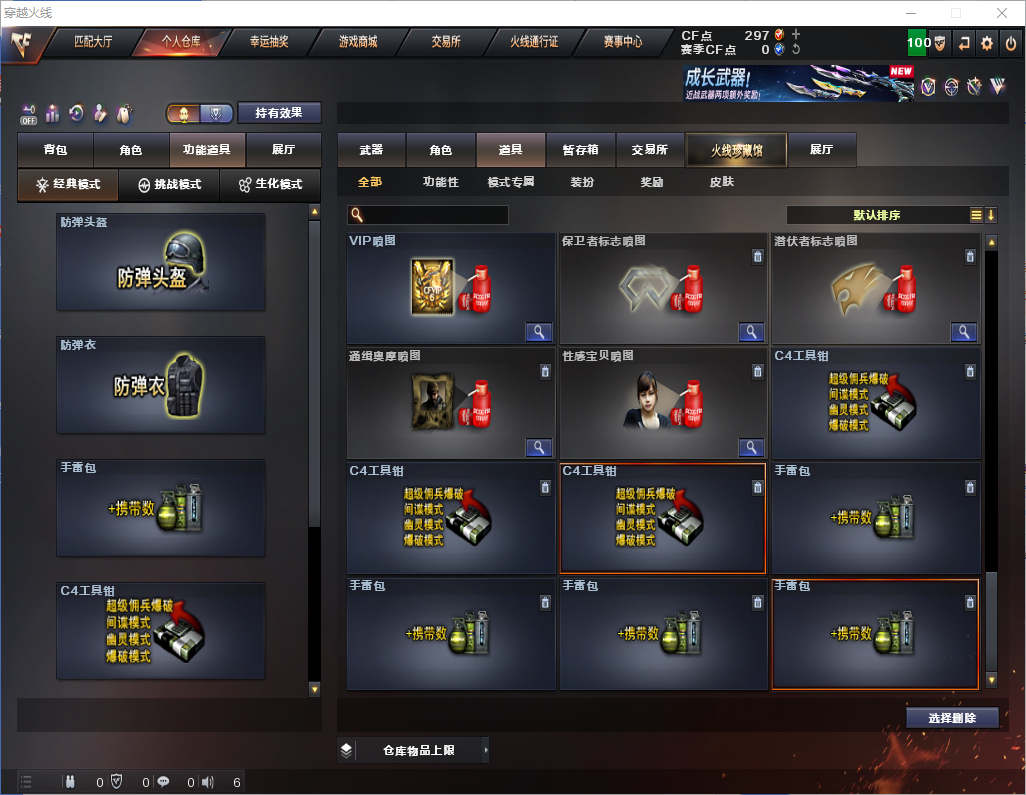Open 赛事中心 tournament center
The width and height of the screenshot is (1026, 795).
tap(622, 42)
